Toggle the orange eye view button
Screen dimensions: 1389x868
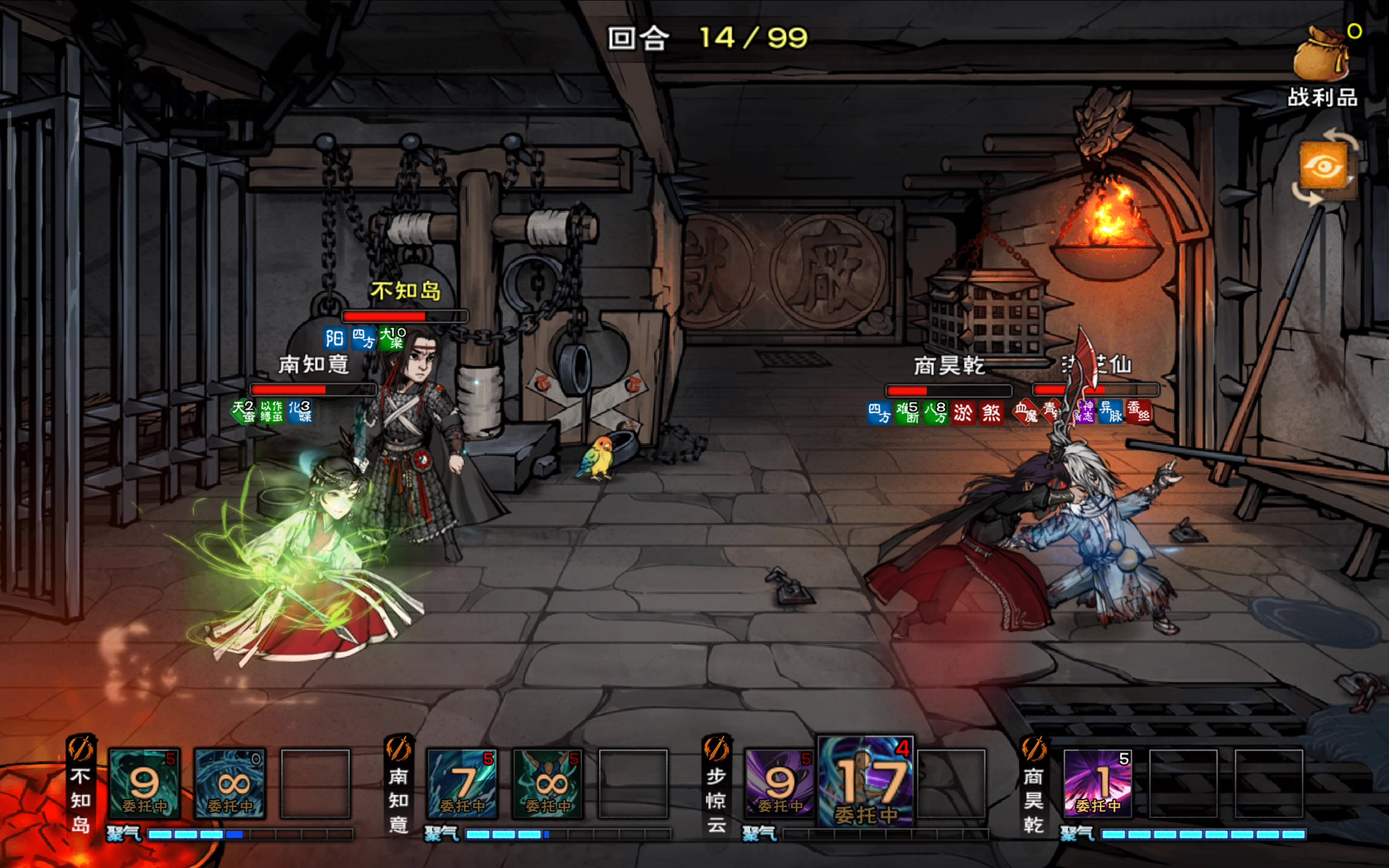click(x=1324, y=167)
